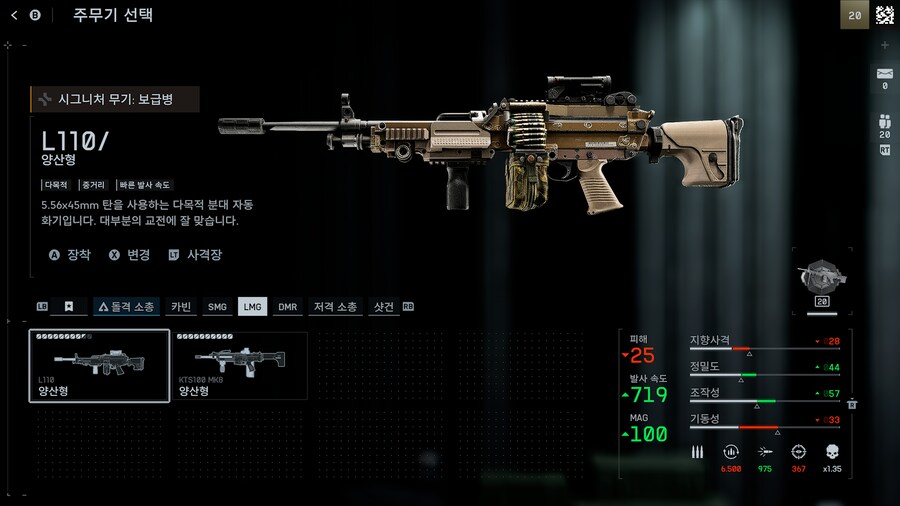900x506 pixels.
Task: Show the 카빈 weapon category
Action: click(x=181, y=307)
